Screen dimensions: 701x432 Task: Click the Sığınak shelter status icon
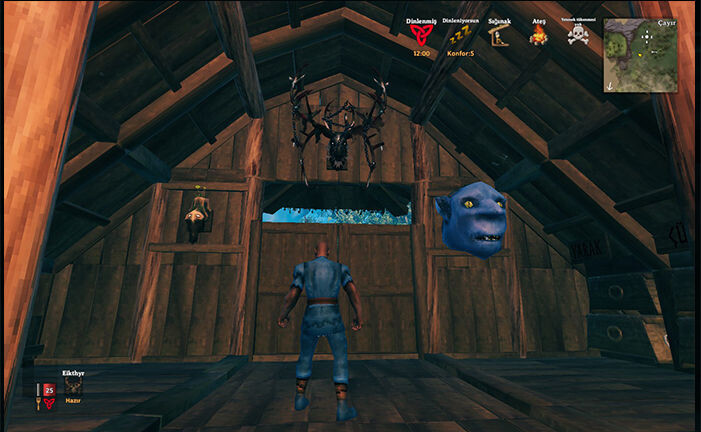coord(497,36)
